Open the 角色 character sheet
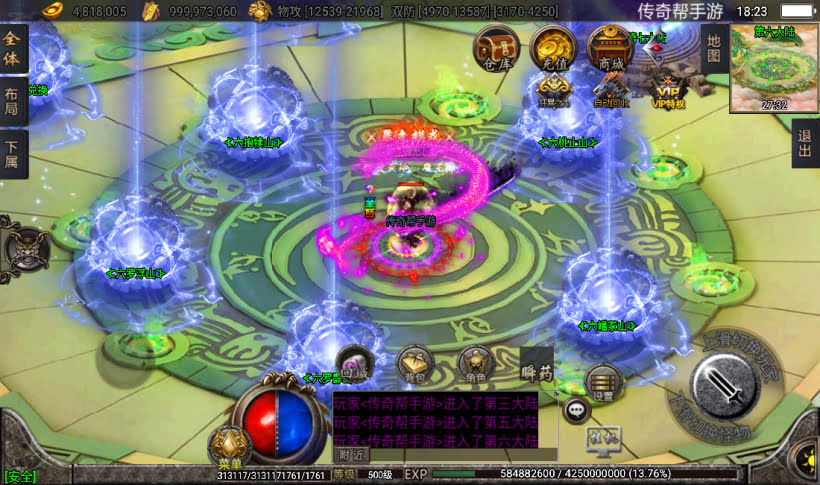Screen dimensions: 820x485 point(474,366)
